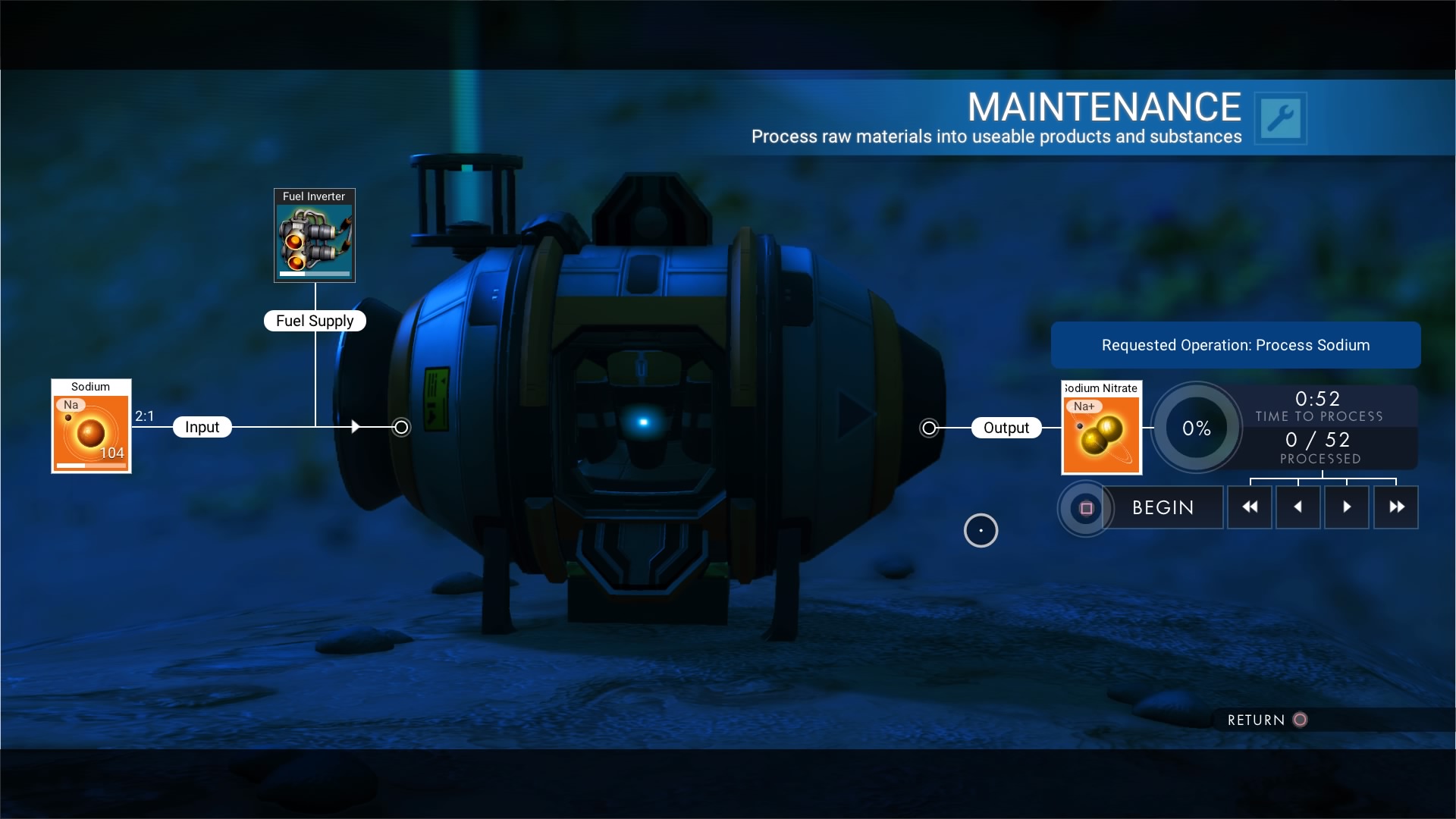The height and width of the screenshot is (819, 1456).
Task: Click the single left arrow control
Action: [x=1298, y=507]
